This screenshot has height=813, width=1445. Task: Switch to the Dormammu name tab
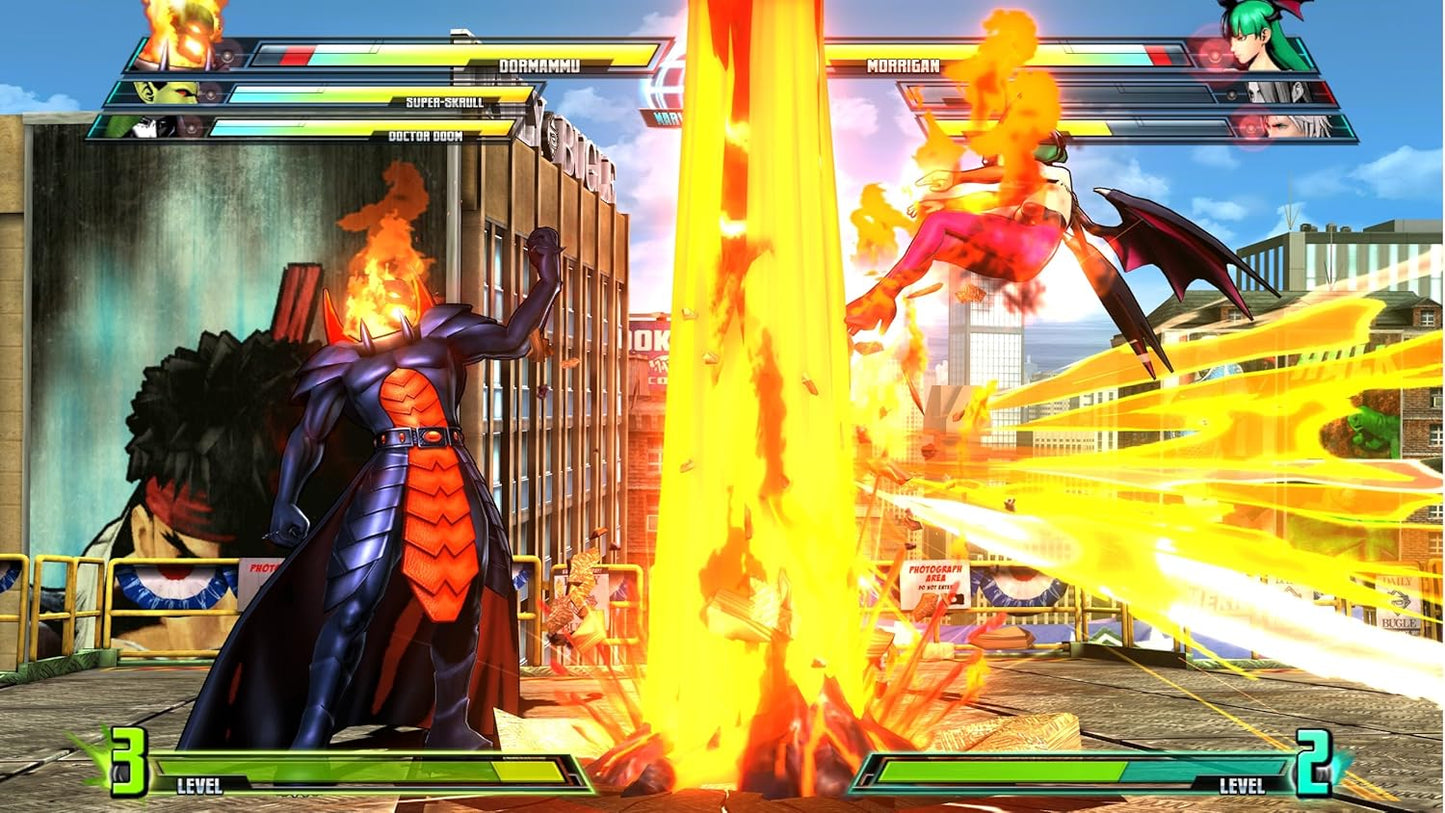538,63
